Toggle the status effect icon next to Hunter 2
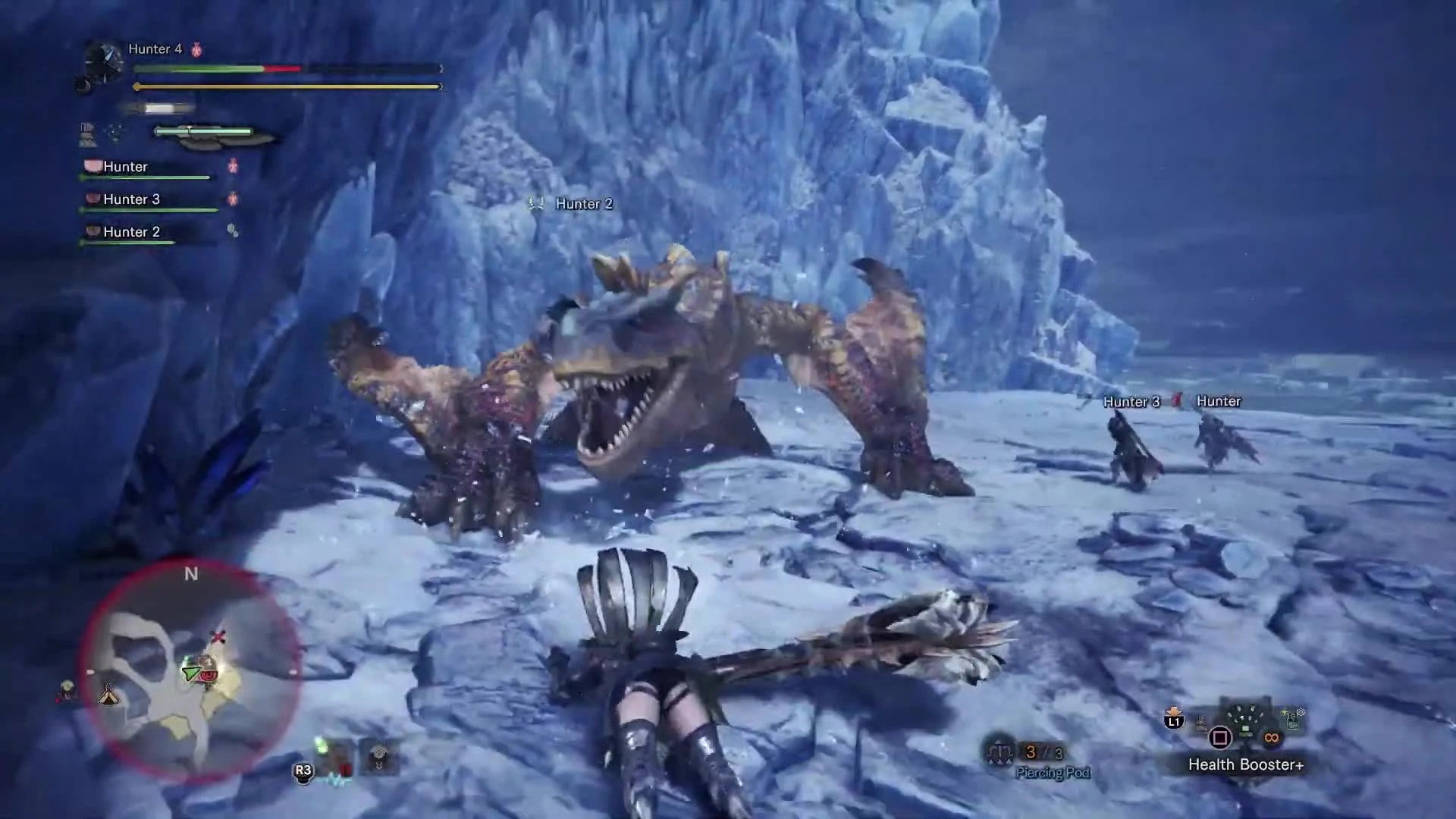Image resolution: width=1456 pixels, height=819 pixels. (231, 231)
